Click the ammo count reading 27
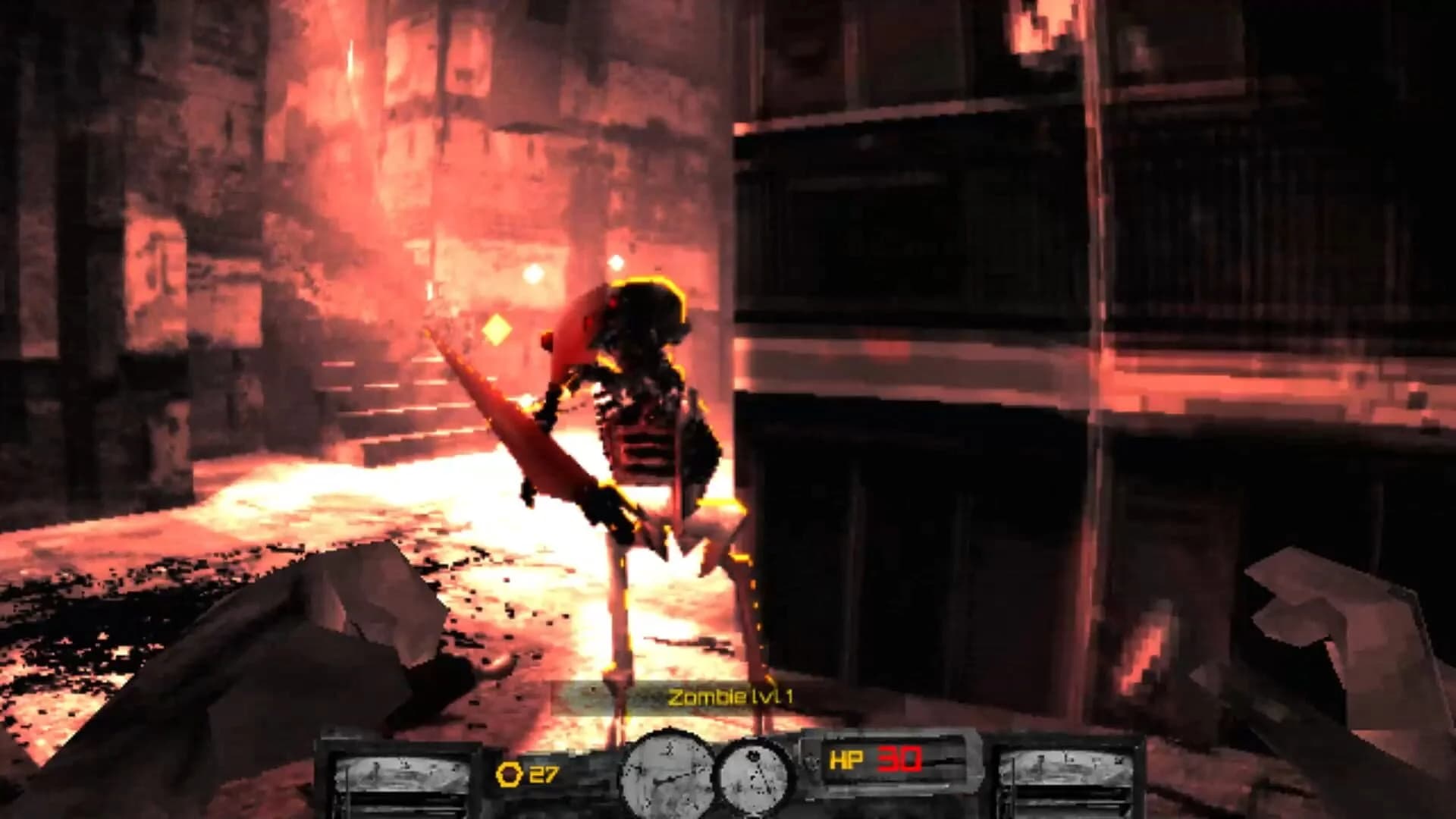 pos(543,776)
